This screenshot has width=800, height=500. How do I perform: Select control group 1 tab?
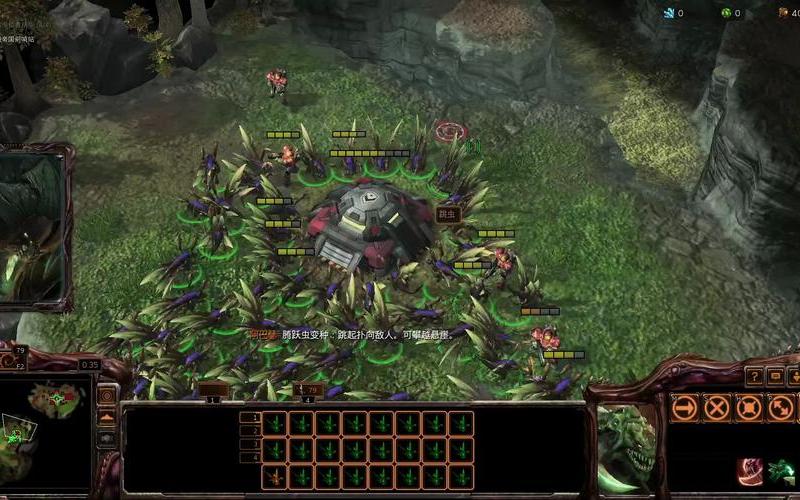click(x=213, y=391)
